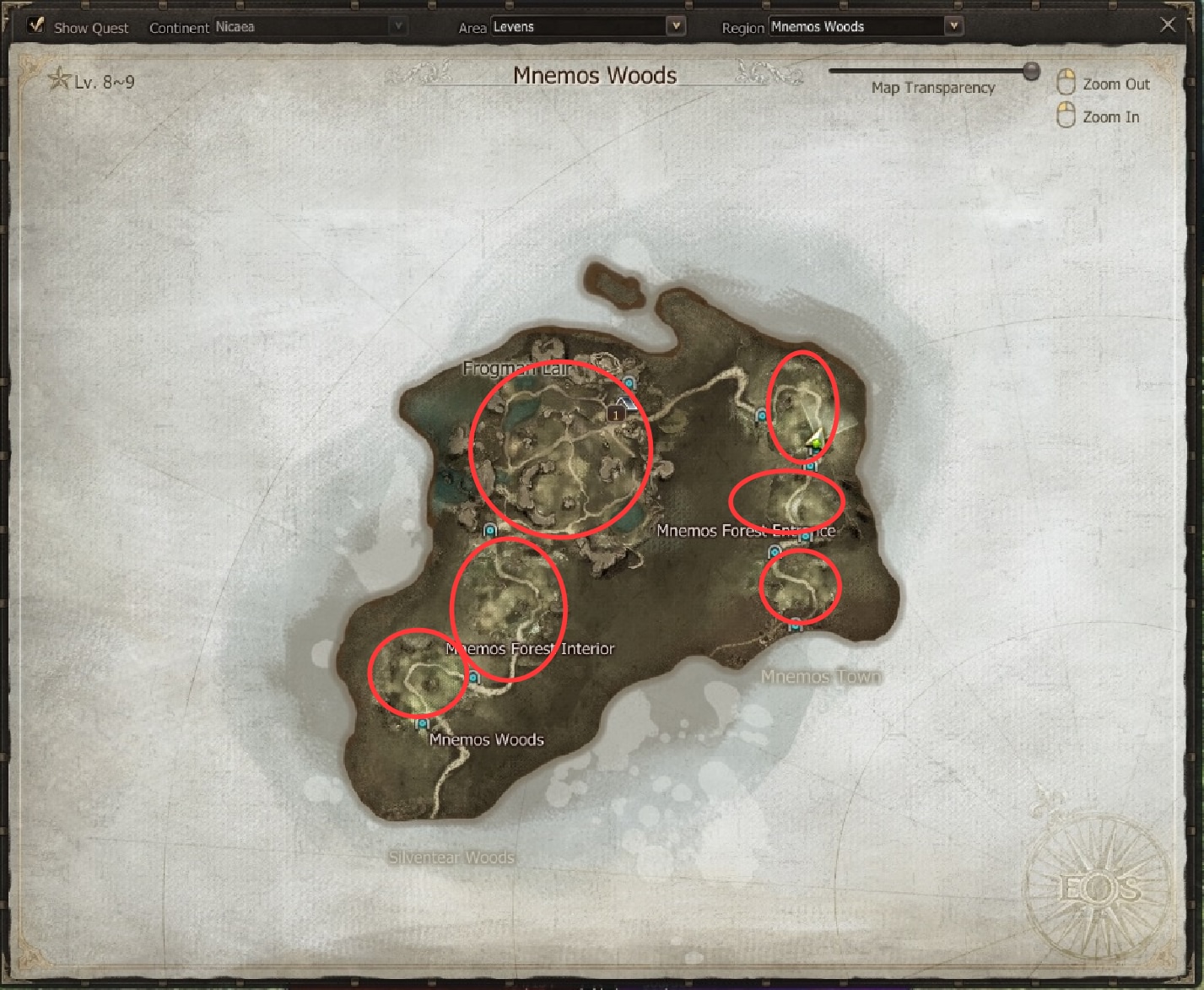This screenshot has height=990, width=1204.
Task: Select the Silventear Woods map label
Action: (x=451, y=857)
